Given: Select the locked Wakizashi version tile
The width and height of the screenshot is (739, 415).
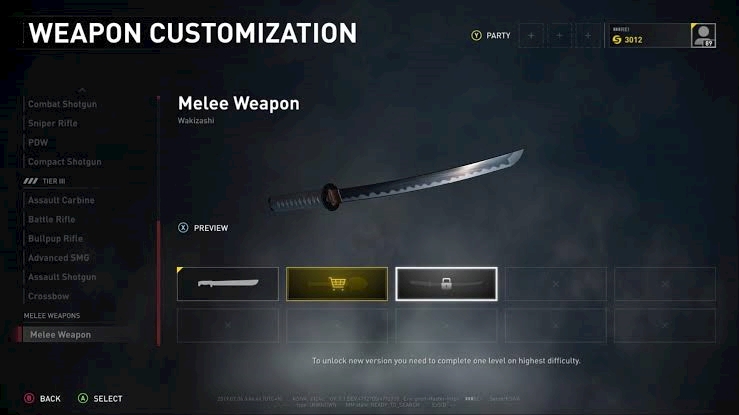Looking at the screenshot, I should pyautogui.click(x=446, y=284).
